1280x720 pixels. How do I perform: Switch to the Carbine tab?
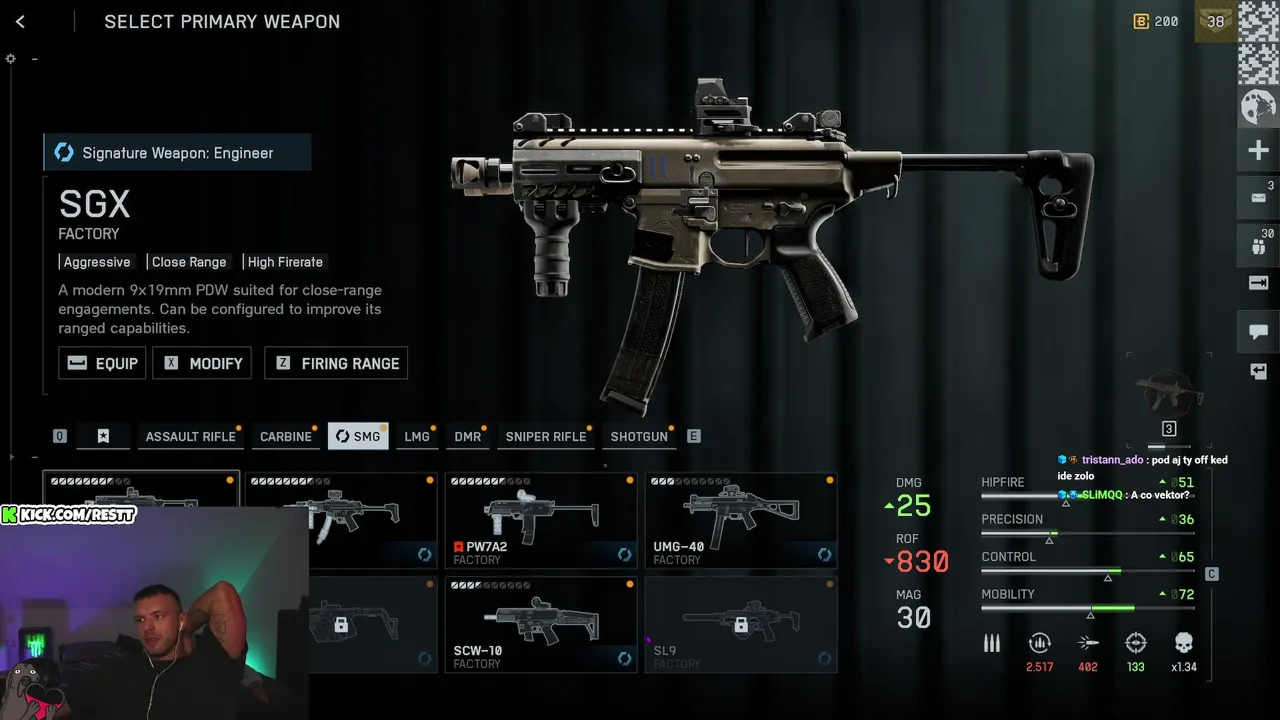tap(286, 436)
